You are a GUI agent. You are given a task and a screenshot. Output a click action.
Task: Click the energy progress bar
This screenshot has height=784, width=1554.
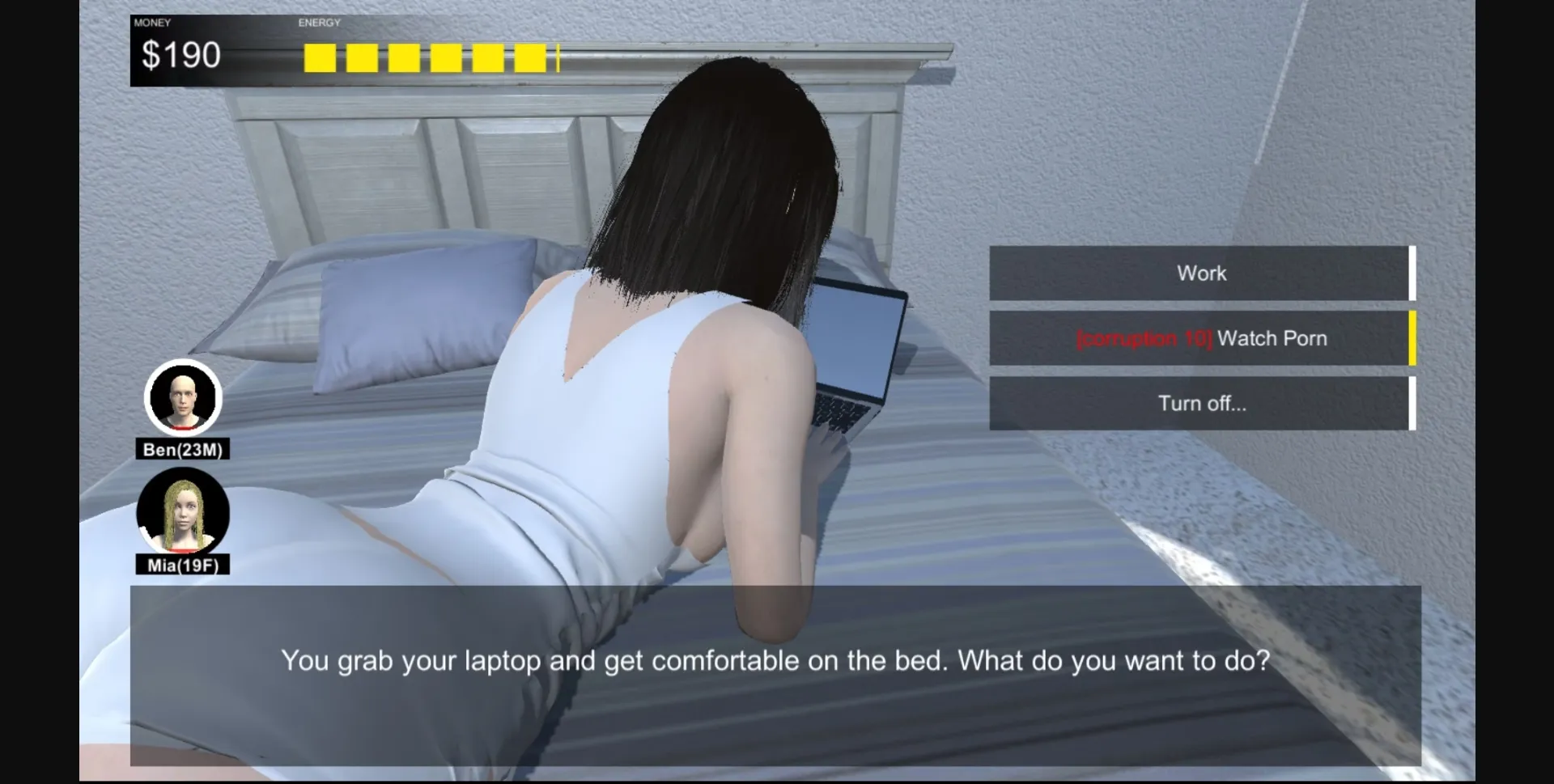click(429, 57)
